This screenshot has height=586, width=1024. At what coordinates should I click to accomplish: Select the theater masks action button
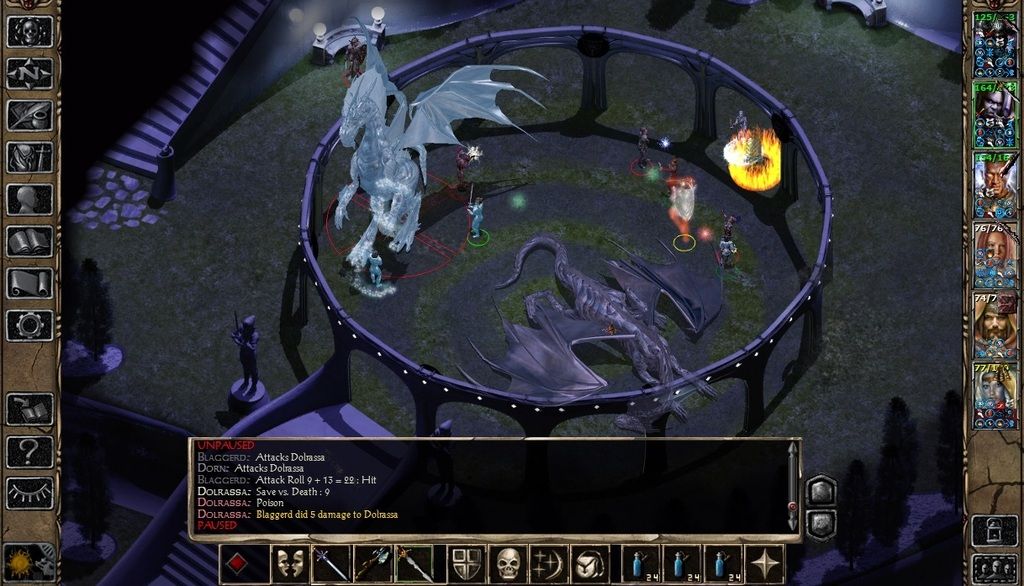[290, 564]
